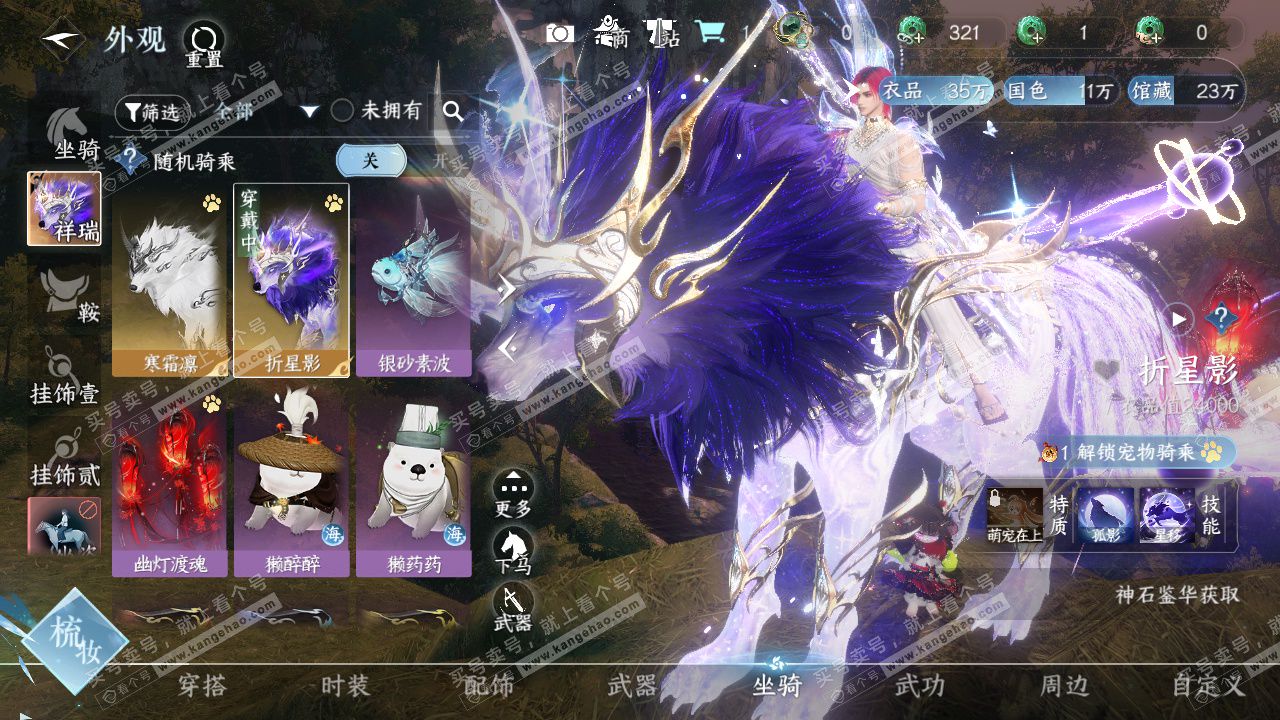Switch to the 武功 tab
Screen dimensions: 1280x720
click(x=919, y=686)
